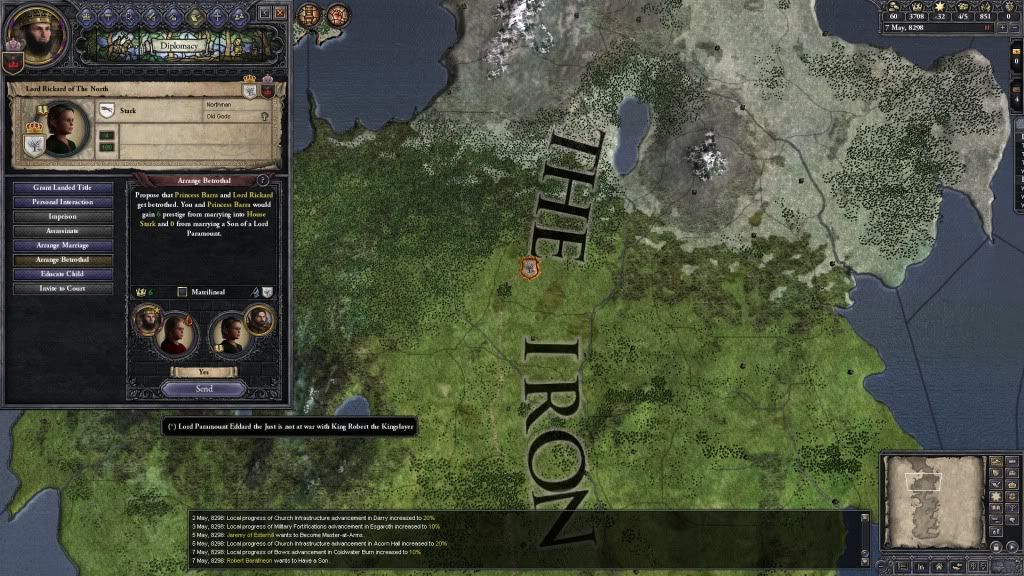The height and width of the screenshot is (576, 1024).
Task: Open Personal Interaction options
Action: pyautogui.click(x=62, y=202)
